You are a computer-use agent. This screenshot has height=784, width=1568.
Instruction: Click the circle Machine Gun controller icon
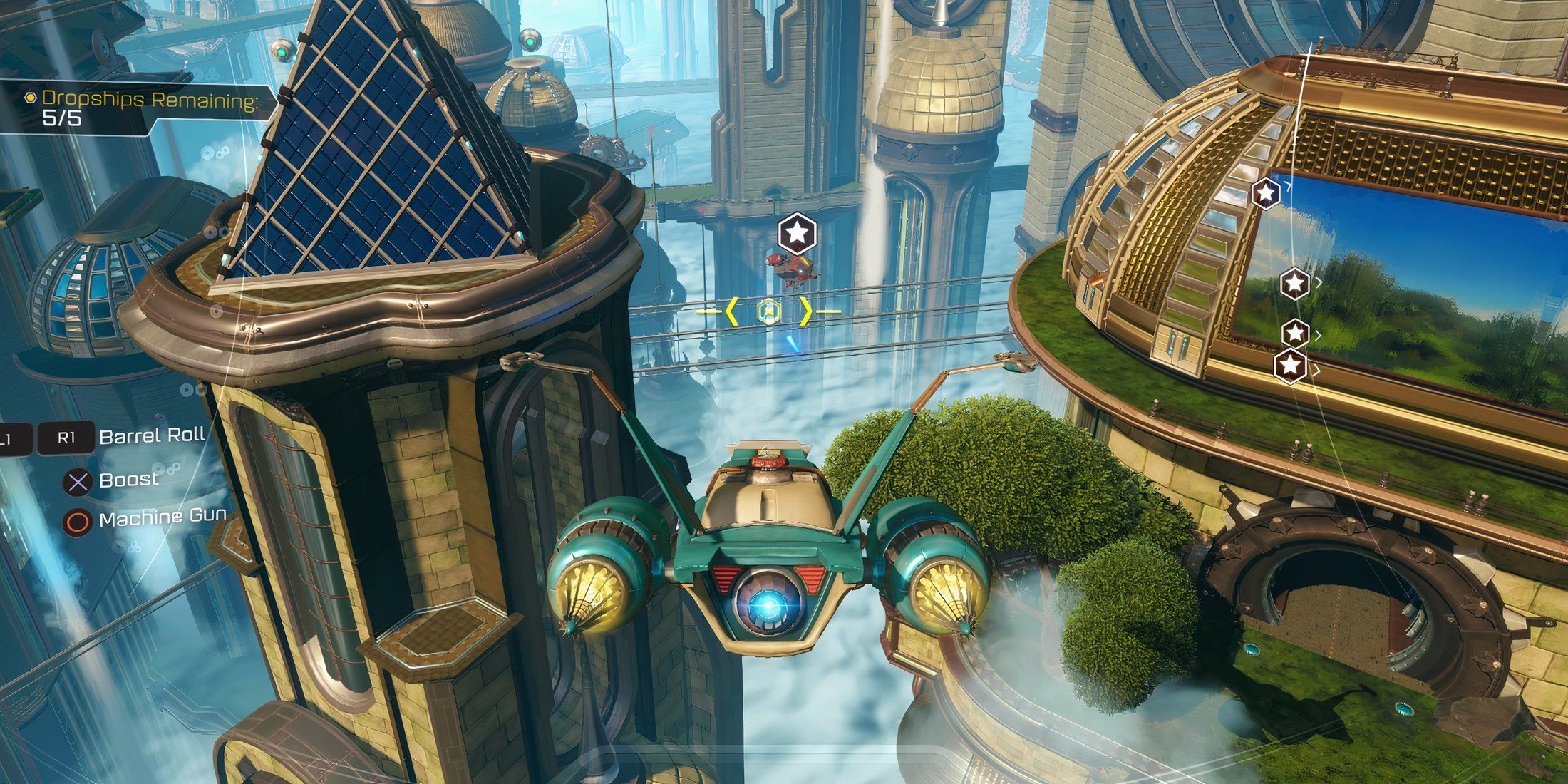[x=78, y=522]
